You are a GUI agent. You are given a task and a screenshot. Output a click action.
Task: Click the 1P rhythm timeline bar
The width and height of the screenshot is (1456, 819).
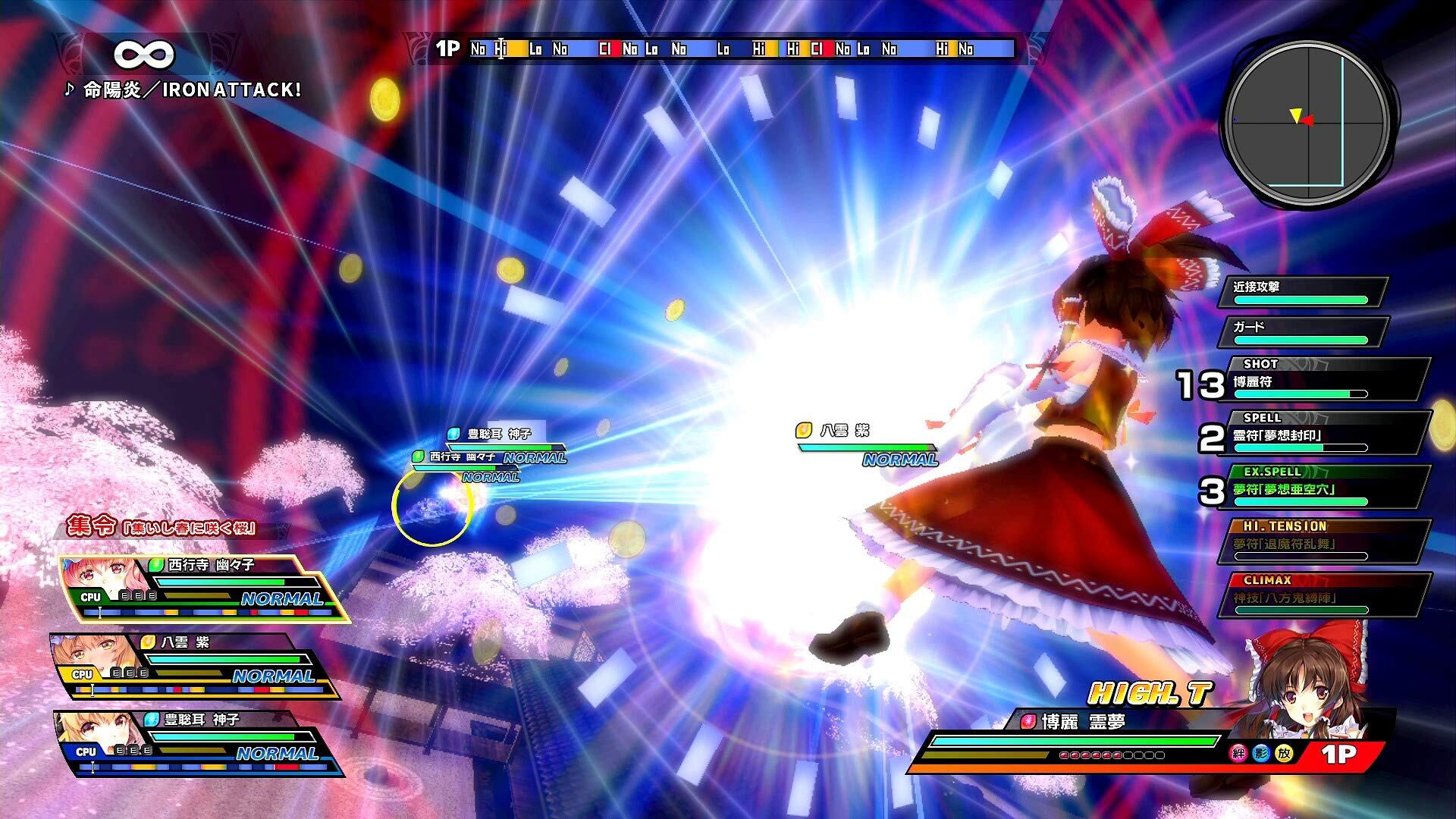pyautogui.click(x=740, y=49)
